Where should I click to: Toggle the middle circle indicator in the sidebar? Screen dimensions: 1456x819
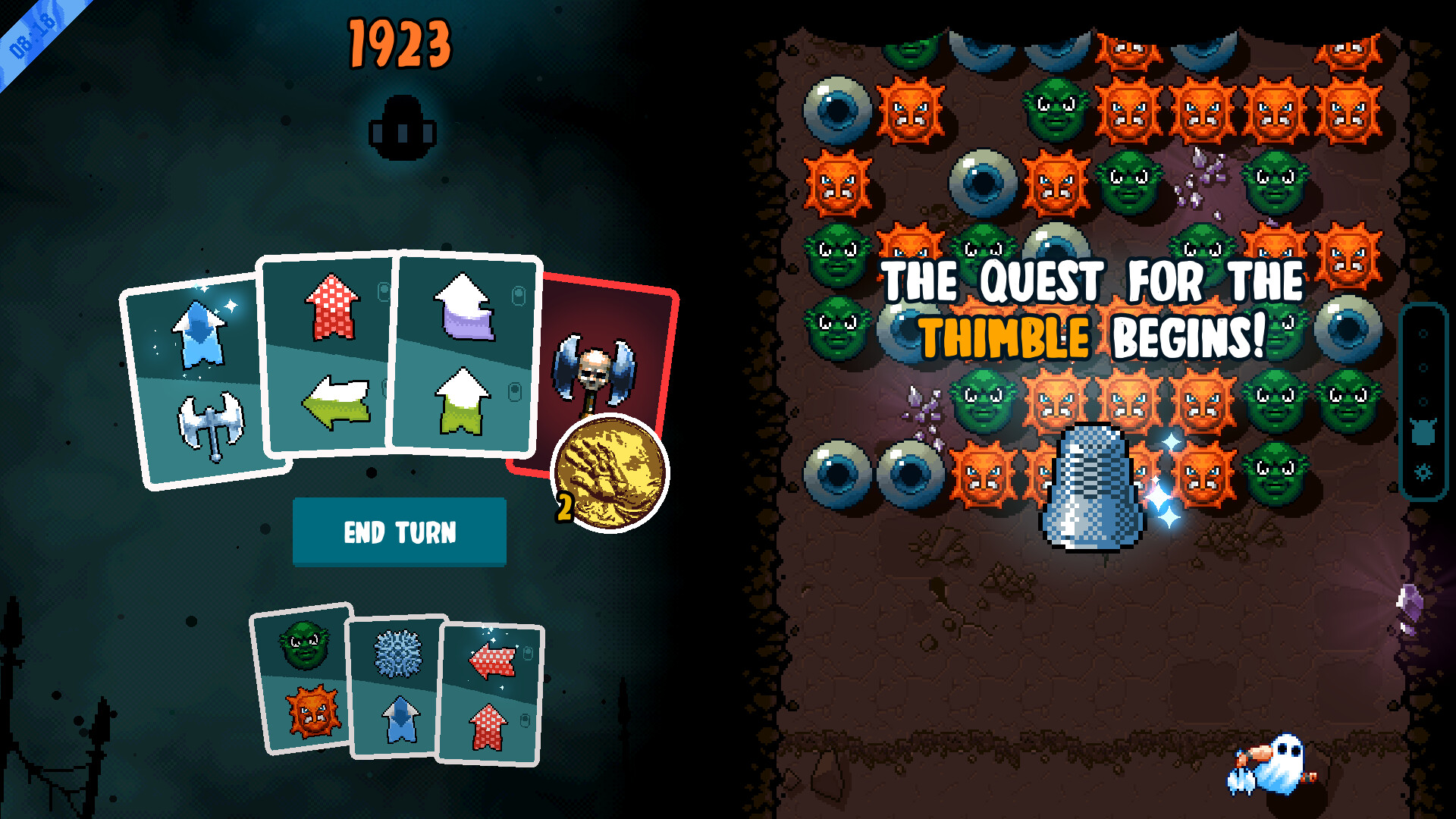[x=1423, y=367]
